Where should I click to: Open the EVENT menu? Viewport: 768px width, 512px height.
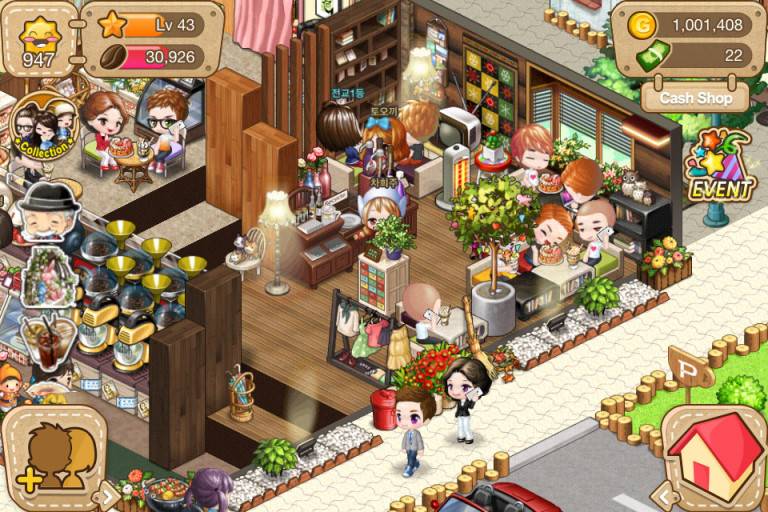(718, 168)
